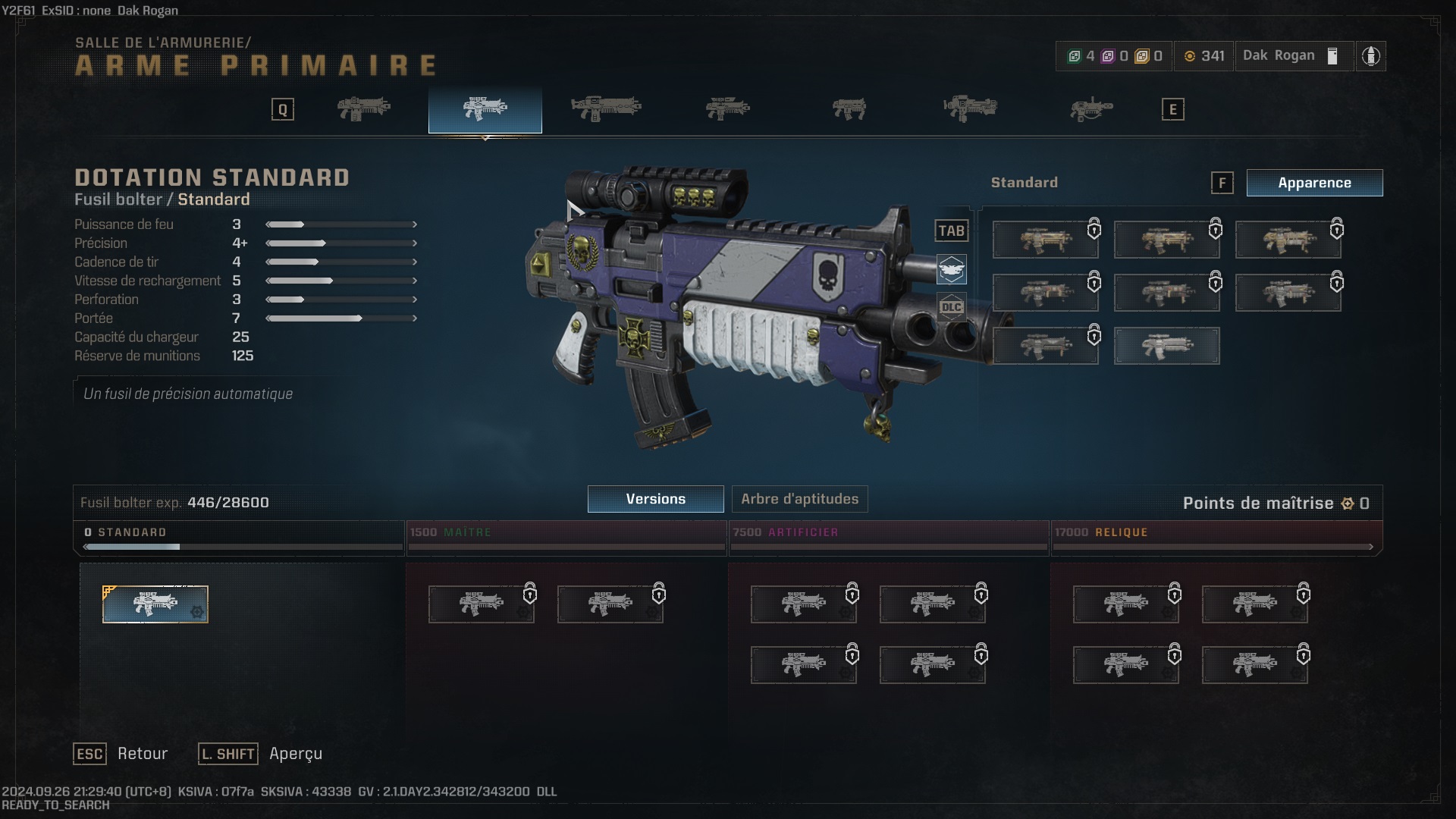Open the helmet profile icon at top right
The width and height of the screenshot is (1456, 819).
[x=1372, y=55]
